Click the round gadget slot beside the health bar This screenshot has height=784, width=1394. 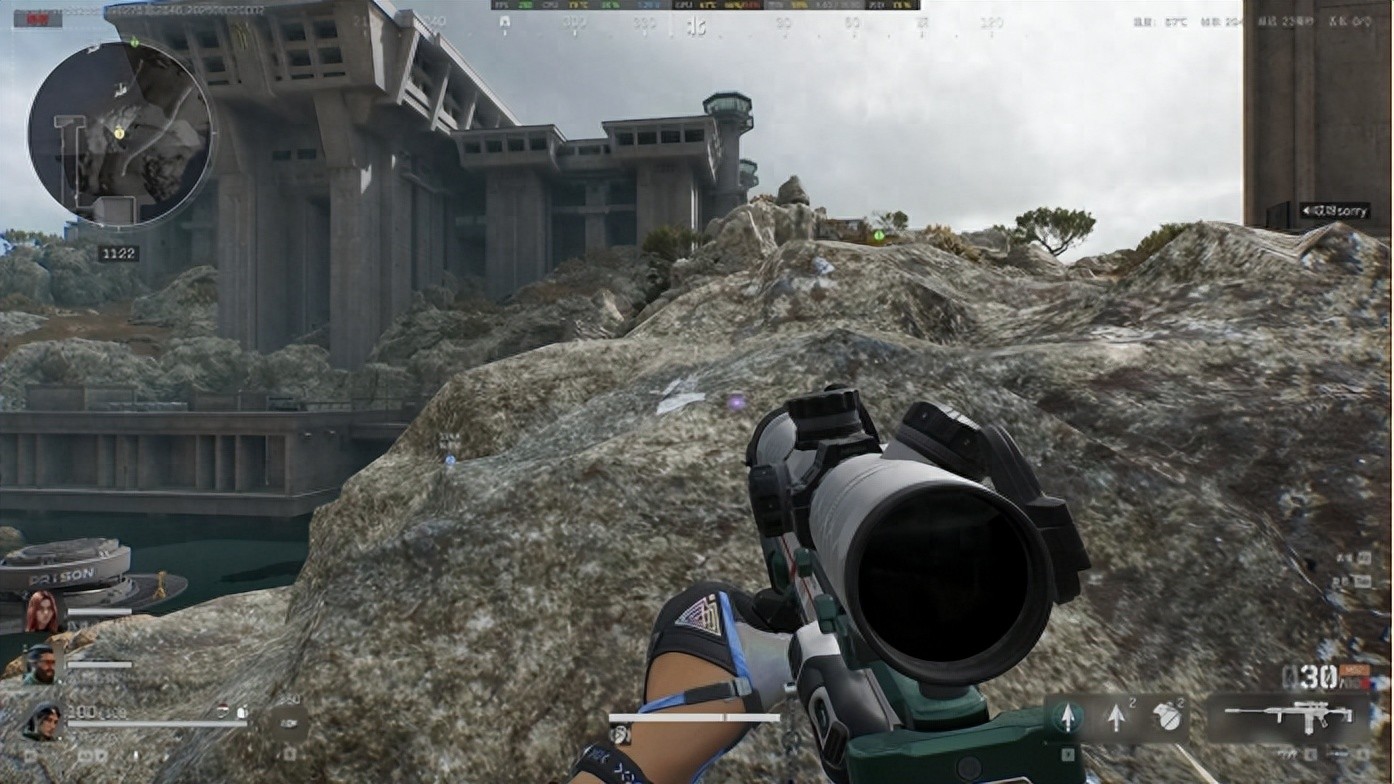click(x=289, y=721)
